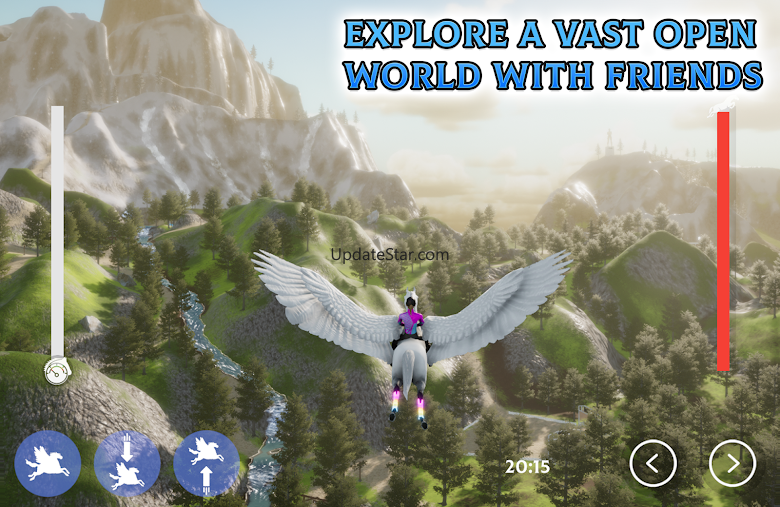
Task: Select the left arrow circle button
Action: click(653, 463)
